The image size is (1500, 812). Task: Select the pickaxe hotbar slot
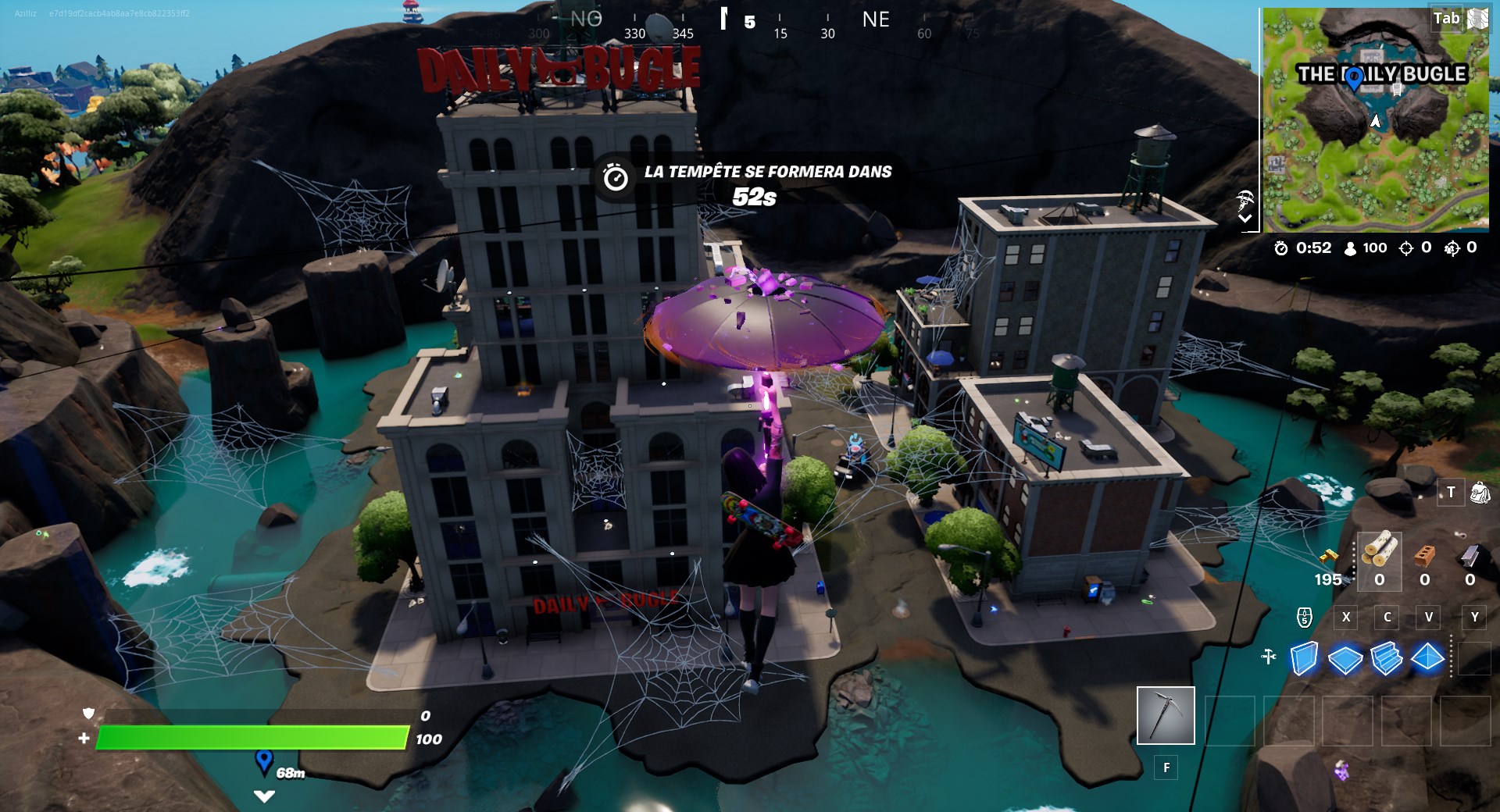[1165, 715]
